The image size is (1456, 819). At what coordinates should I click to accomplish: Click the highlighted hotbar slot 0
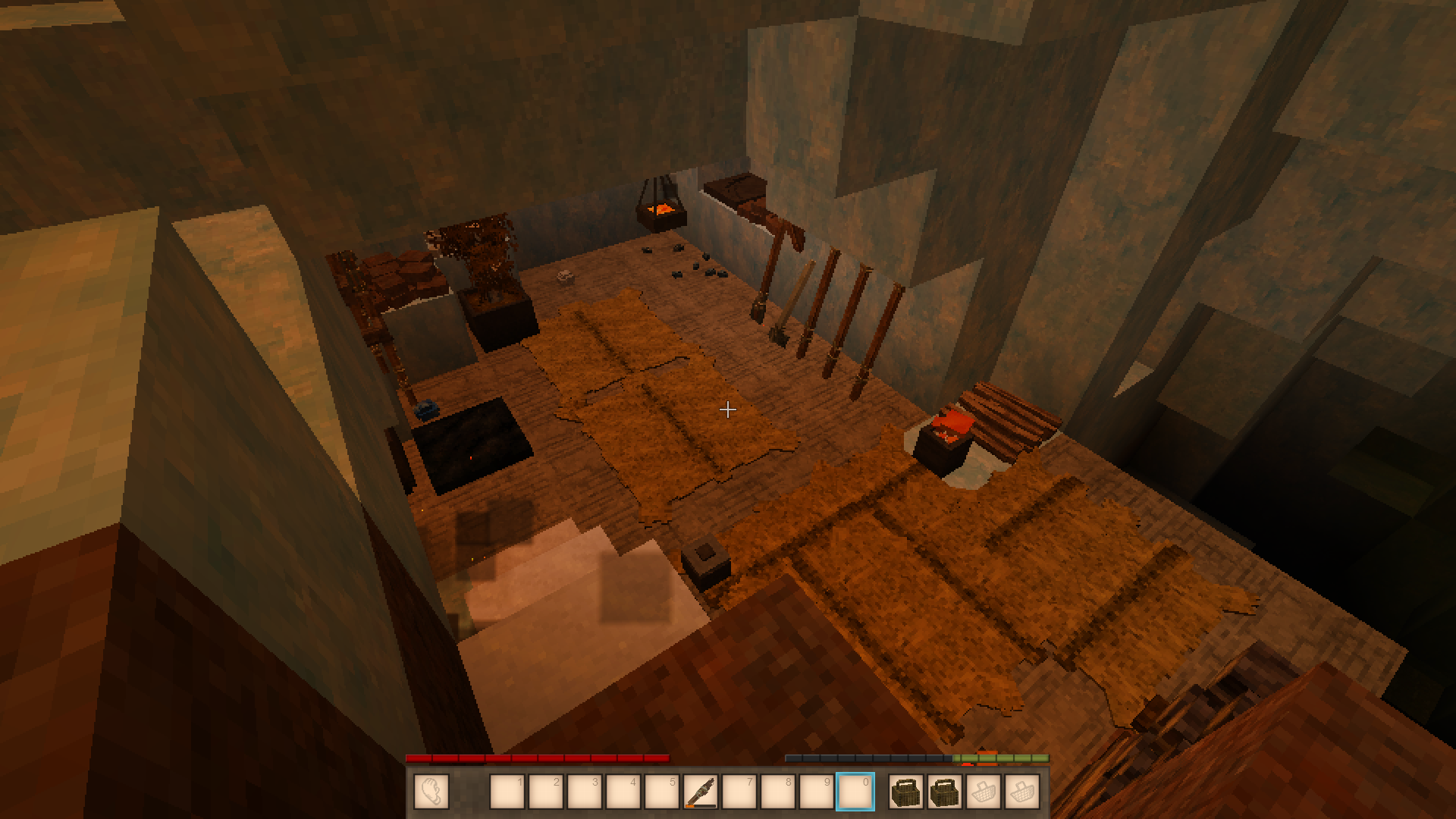point(855,792)
